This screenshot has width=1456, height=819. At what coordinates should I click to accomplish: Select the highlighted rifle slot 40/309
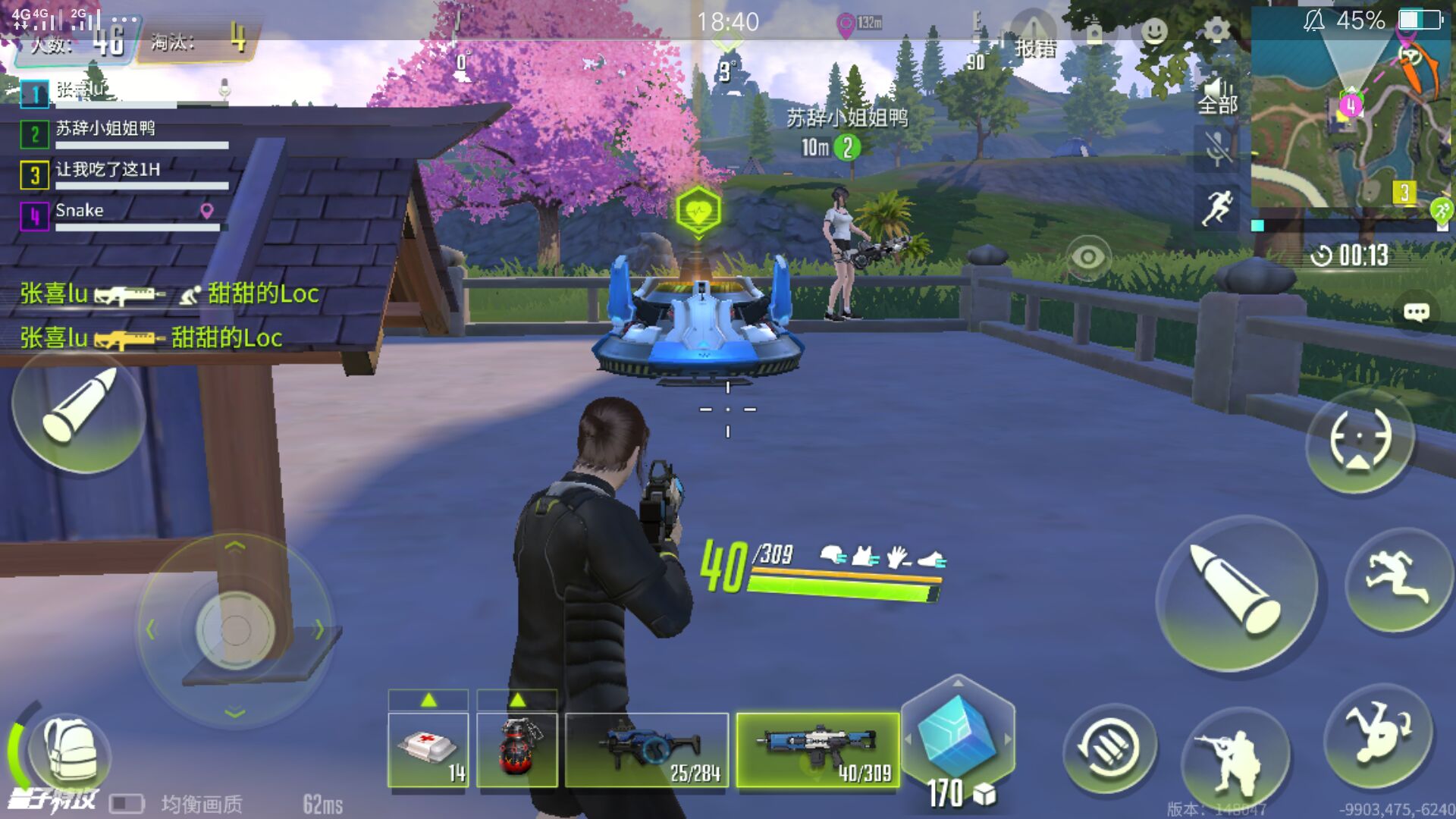(x=817, y=749)
